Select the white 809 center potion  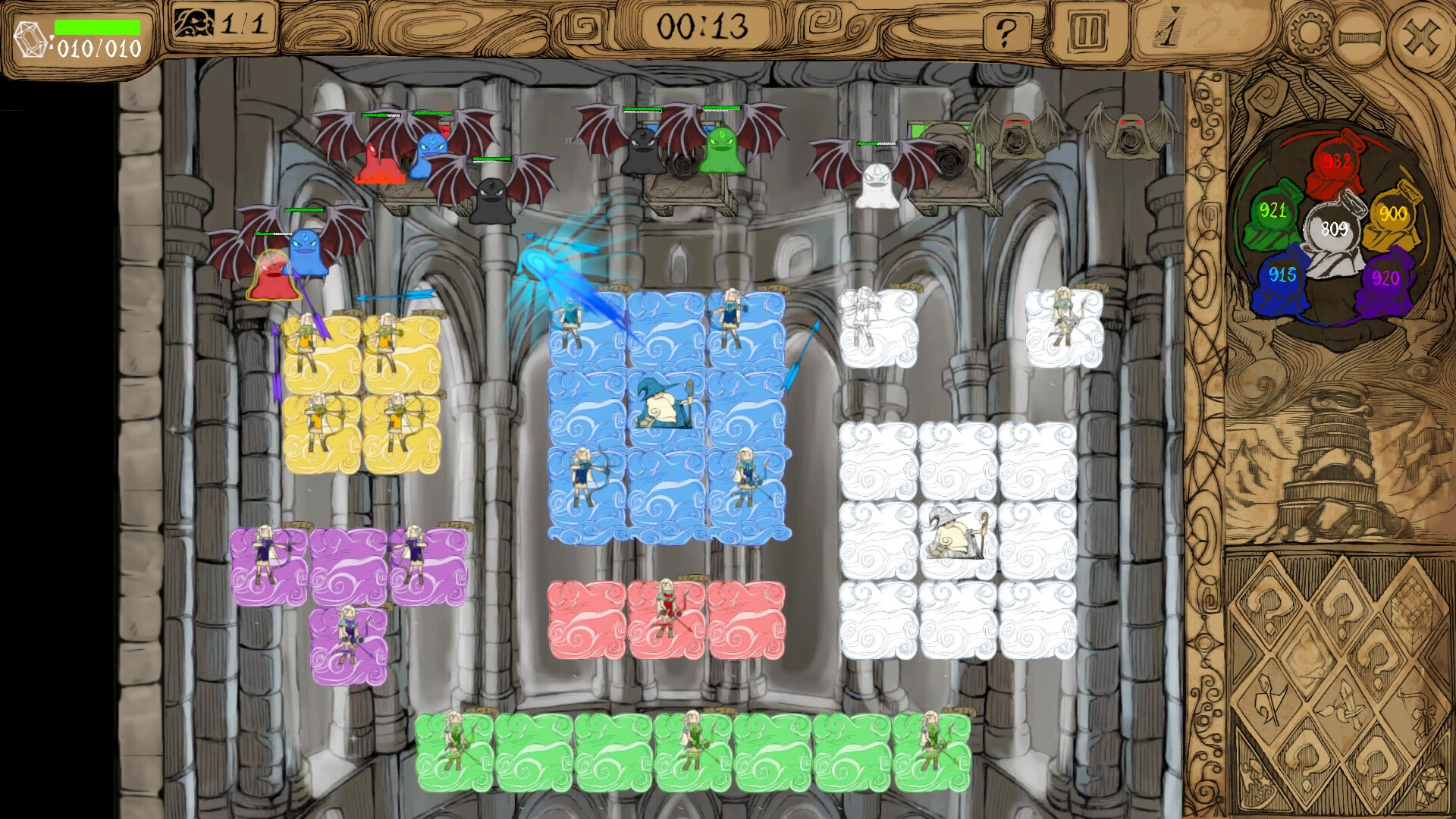pyautogui.click(x=1335, y=227)
